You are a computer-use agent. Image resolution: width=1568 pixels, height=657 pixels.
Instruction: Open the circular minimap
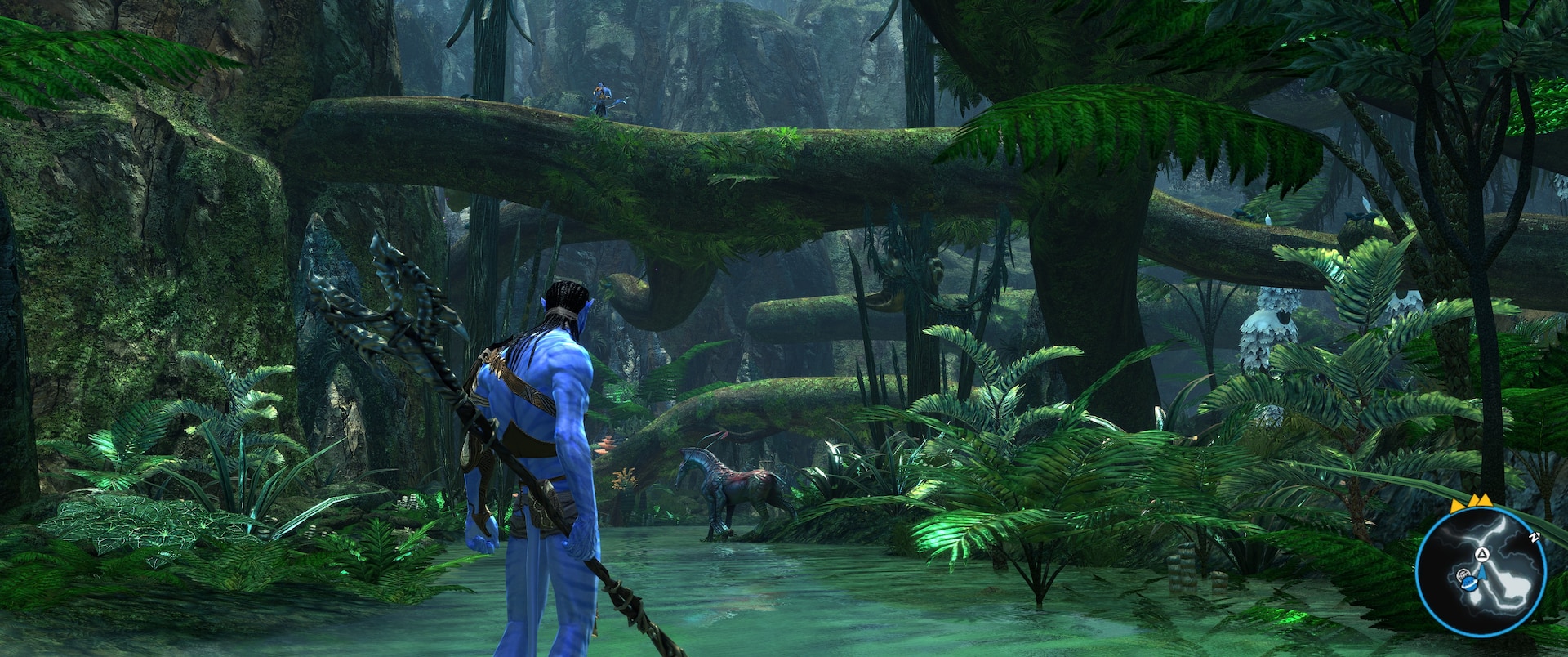coord(1480,570)
